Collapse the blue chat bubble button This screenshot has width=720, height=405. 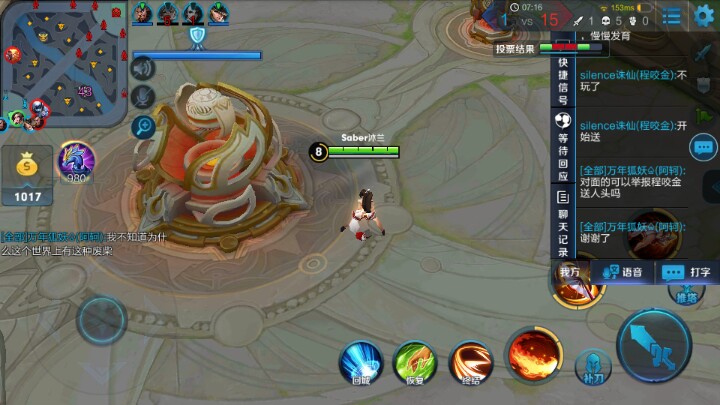tap(704, 148)
